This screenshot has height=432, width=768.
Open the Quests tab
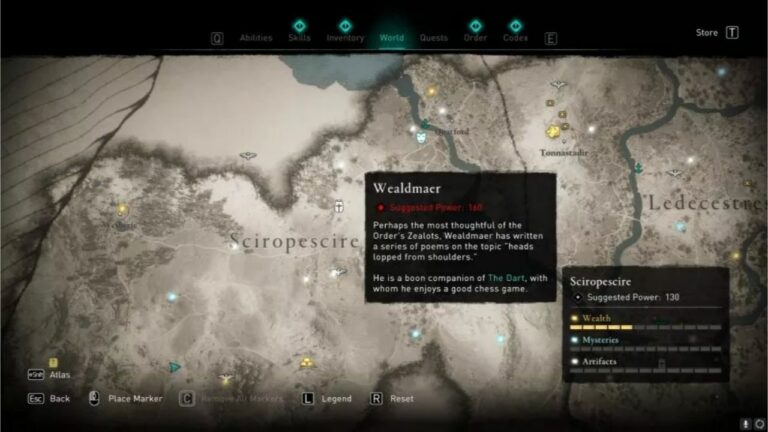click(433, 38)
